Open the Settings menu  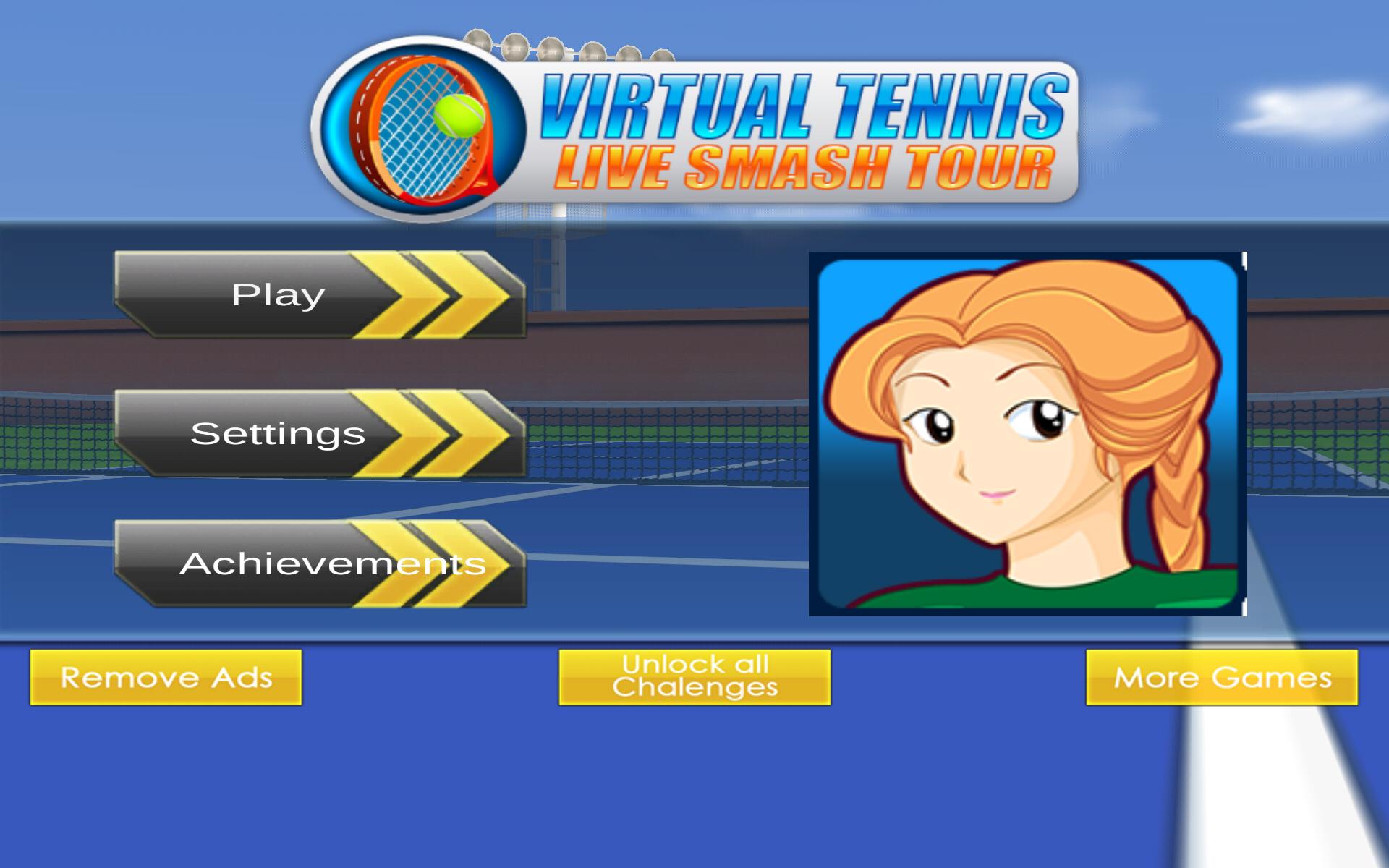click(x=279, y=434)
